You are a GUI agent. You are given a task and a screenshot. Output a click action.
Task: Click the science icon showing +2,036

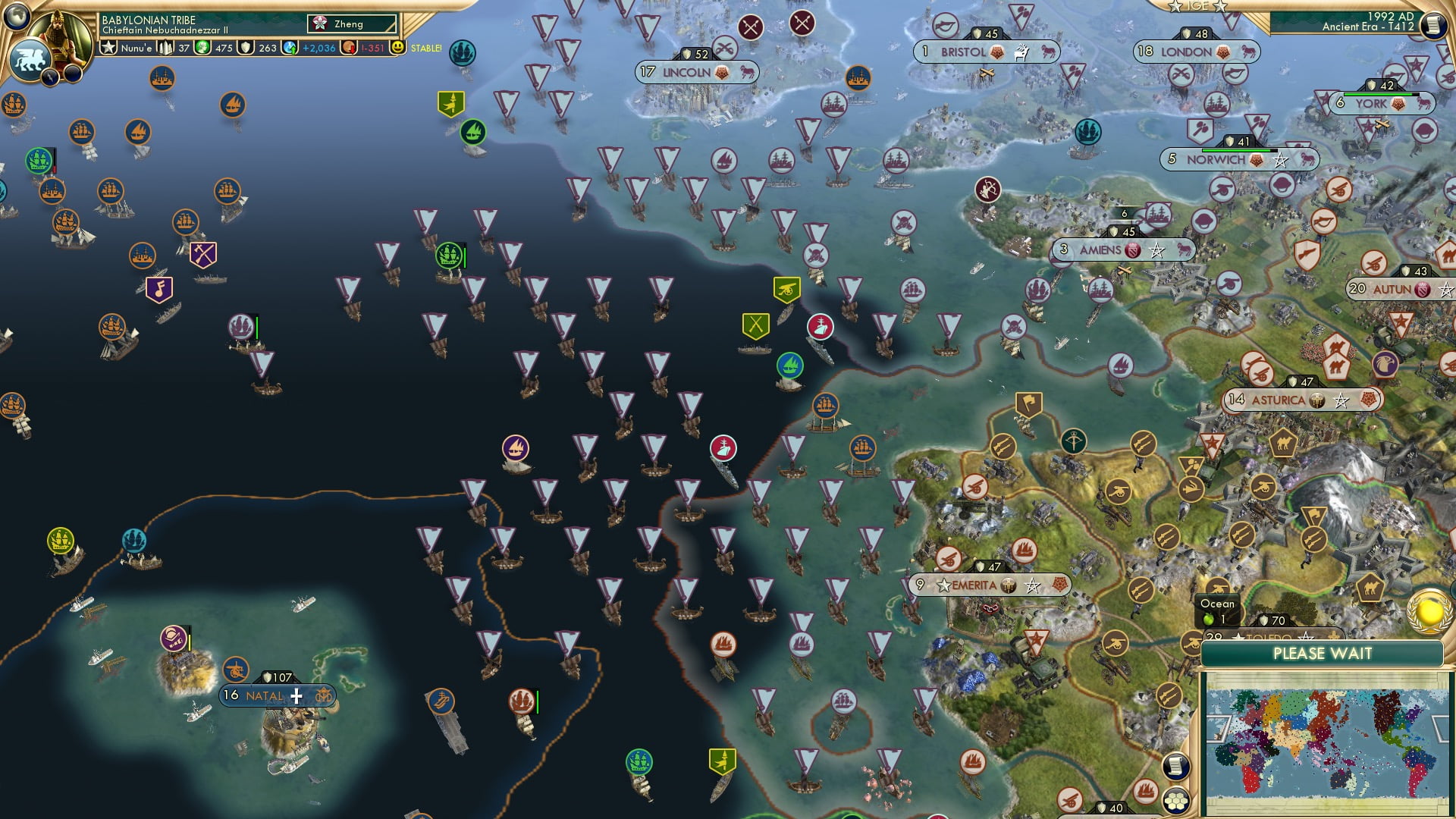pos(290,48)
